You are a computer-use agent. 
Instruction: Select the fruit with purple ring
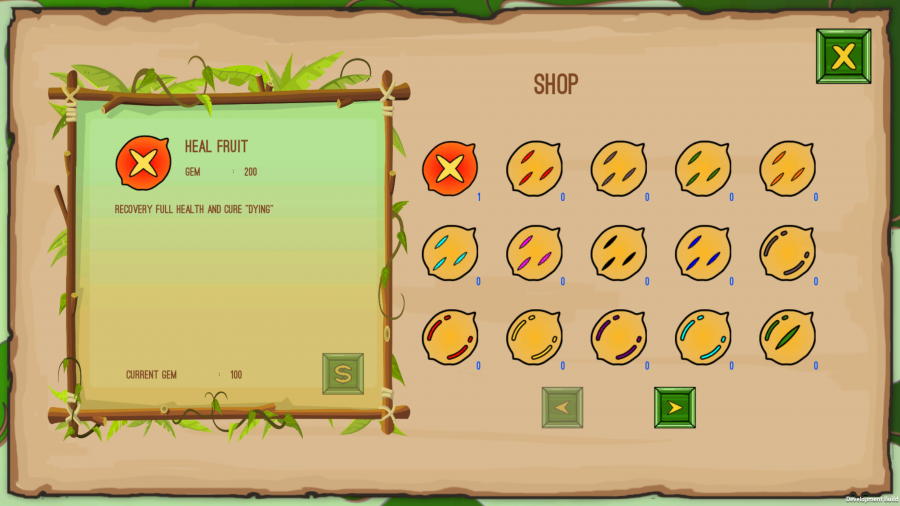tap(618, 337)
